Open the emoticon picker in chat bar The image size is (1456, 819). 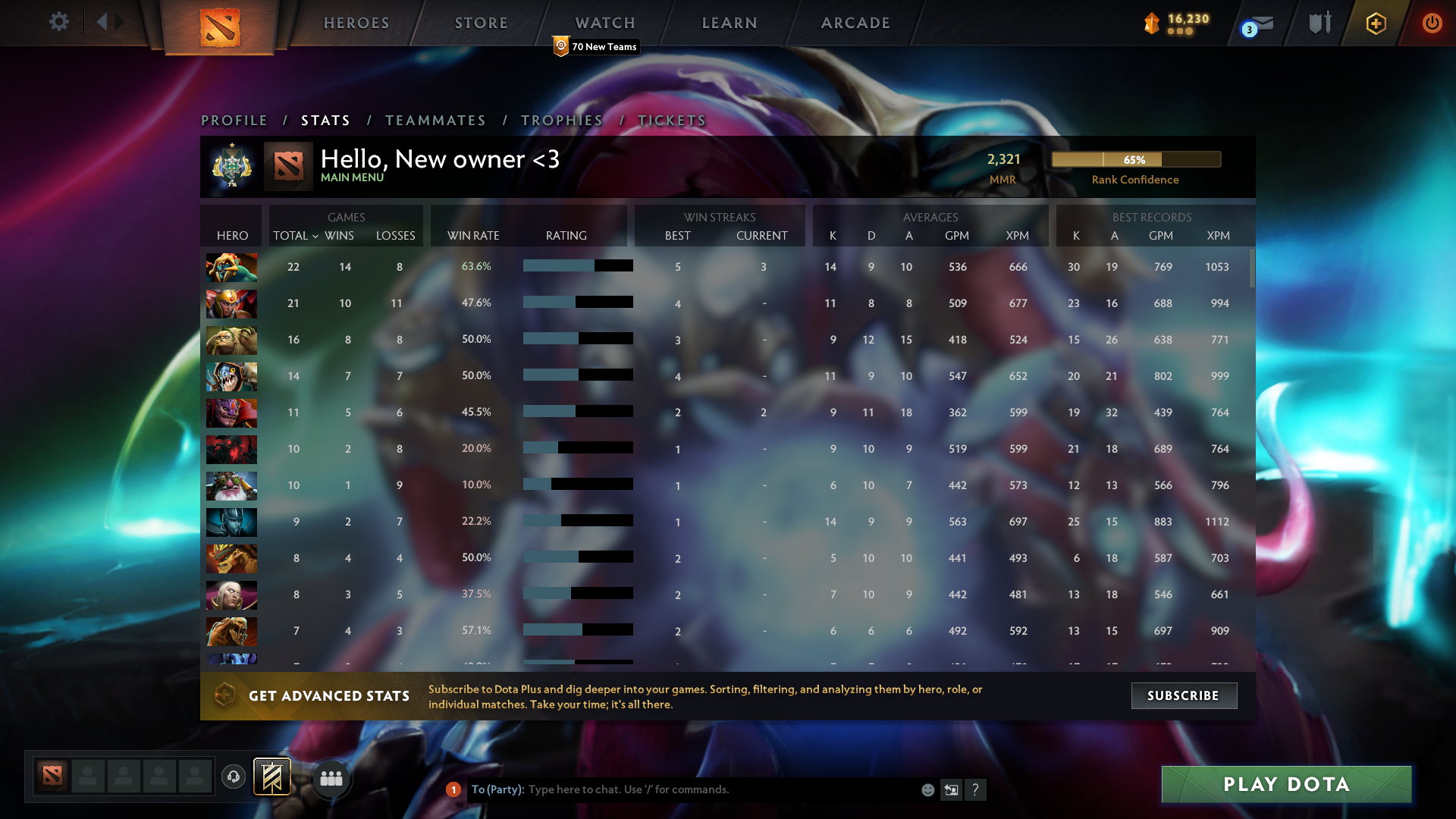pyautogui.click(x=927, y=789)
